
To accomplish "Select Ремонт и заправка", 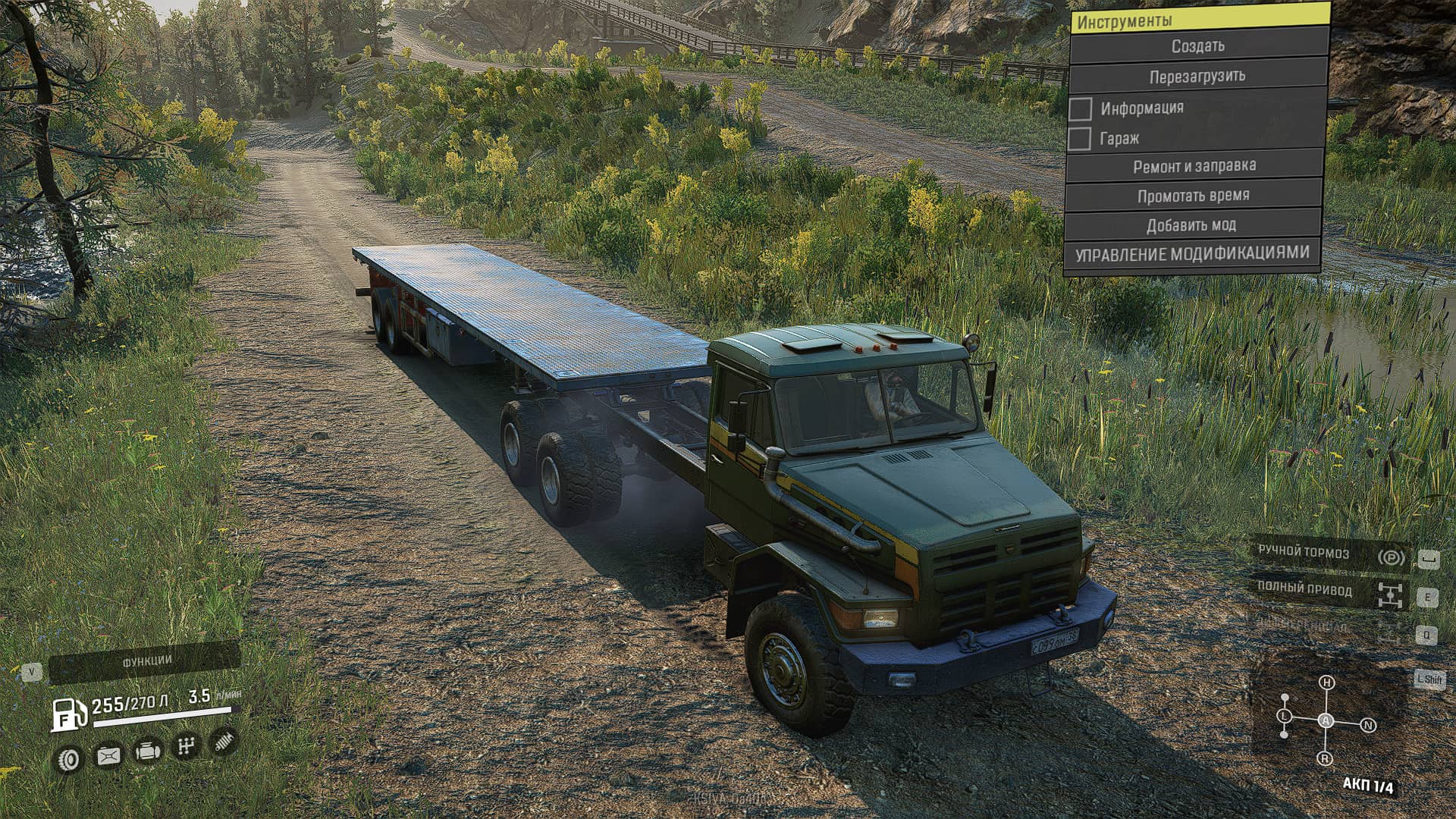I will click(1194, 166).
